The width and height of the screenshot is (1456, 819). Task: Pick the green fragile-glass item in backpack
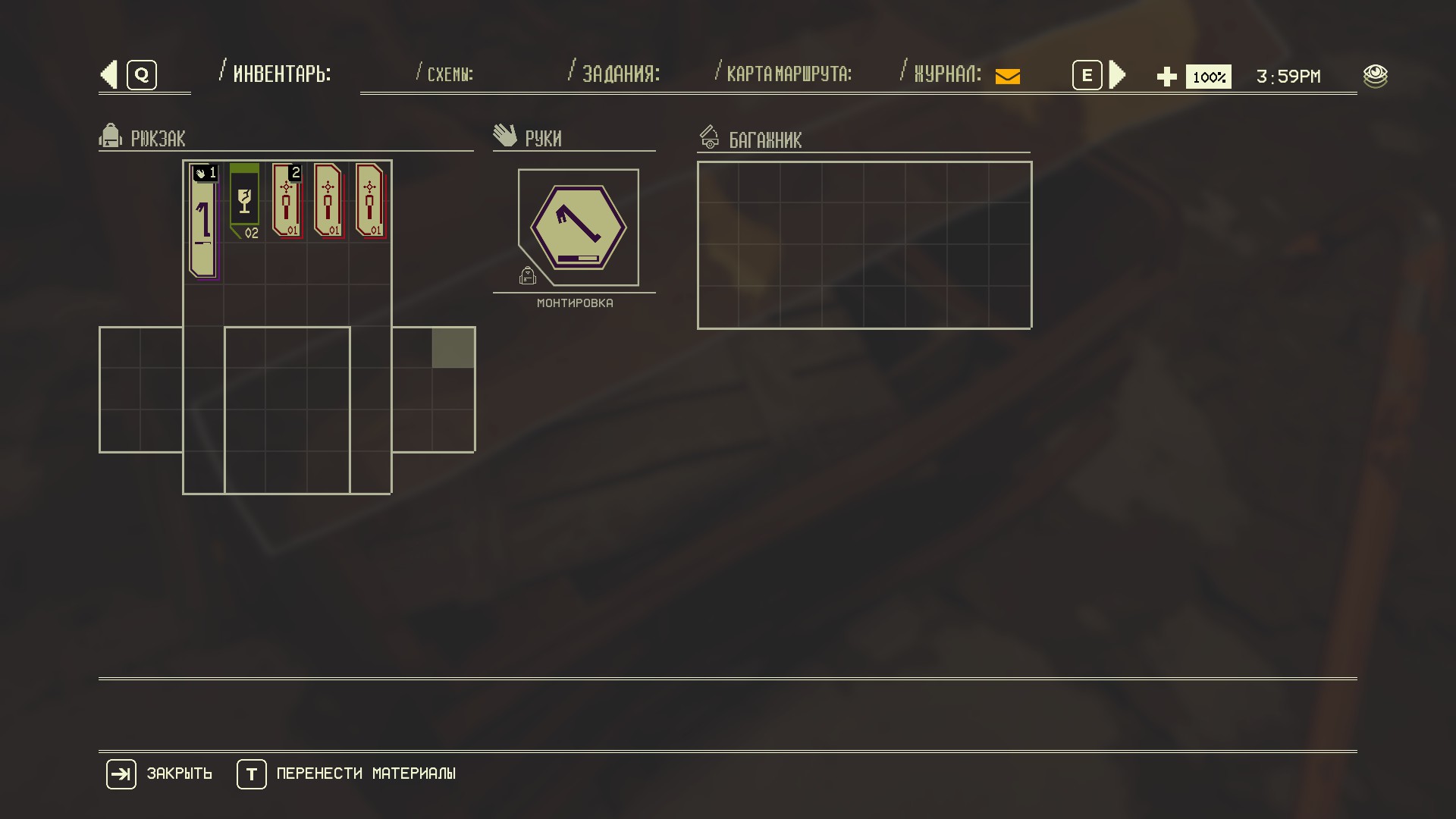coord(244,200)
